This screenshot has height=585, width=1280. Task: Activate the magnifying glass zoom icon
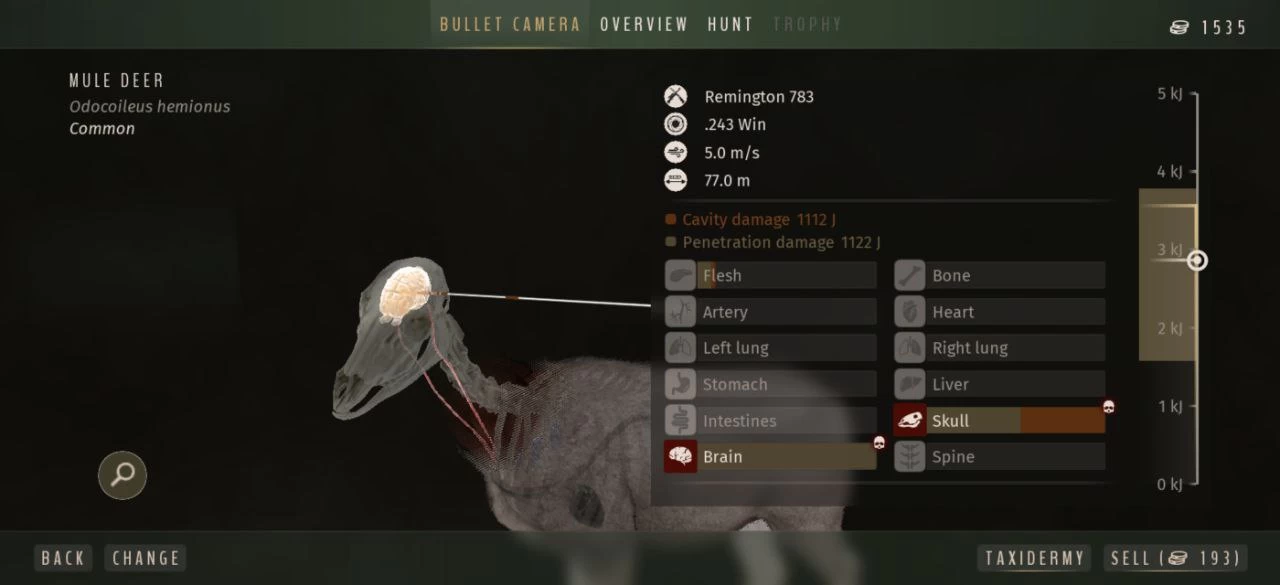pos(123,475)
